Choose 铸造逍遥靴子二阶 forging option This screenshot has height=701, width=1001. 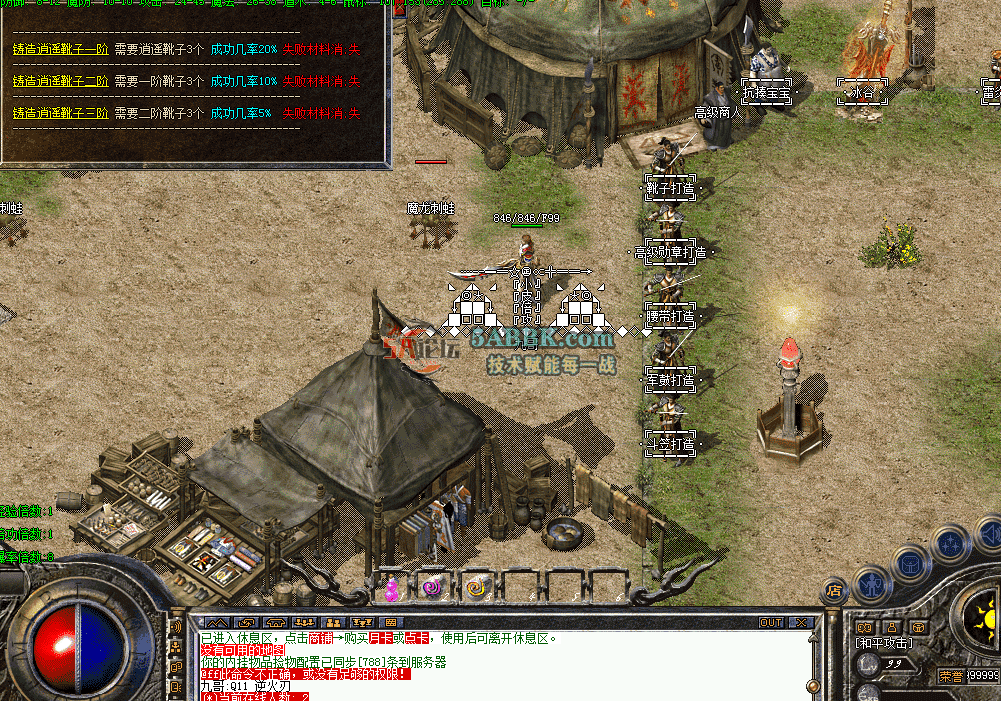(61, 81)
